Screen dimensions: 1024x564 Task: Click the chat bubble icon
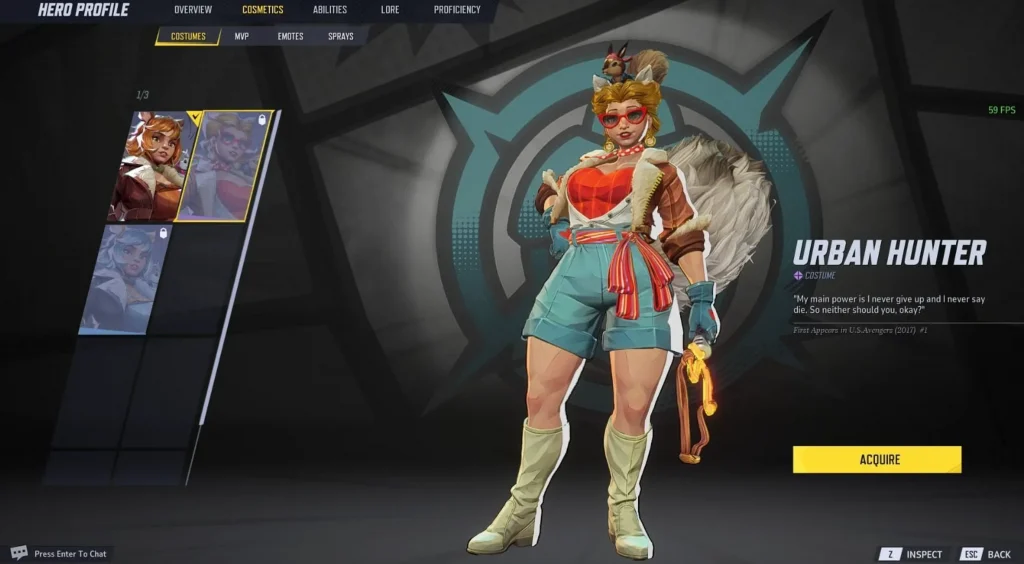point(19,553)
